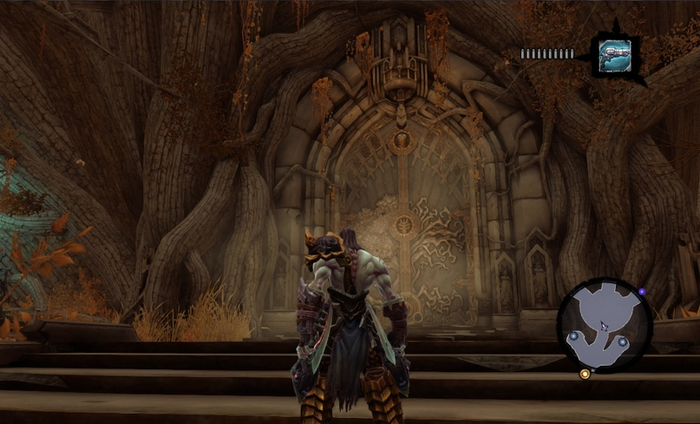
Task: Open the circular minimap
Action: (x=603, y=325)
